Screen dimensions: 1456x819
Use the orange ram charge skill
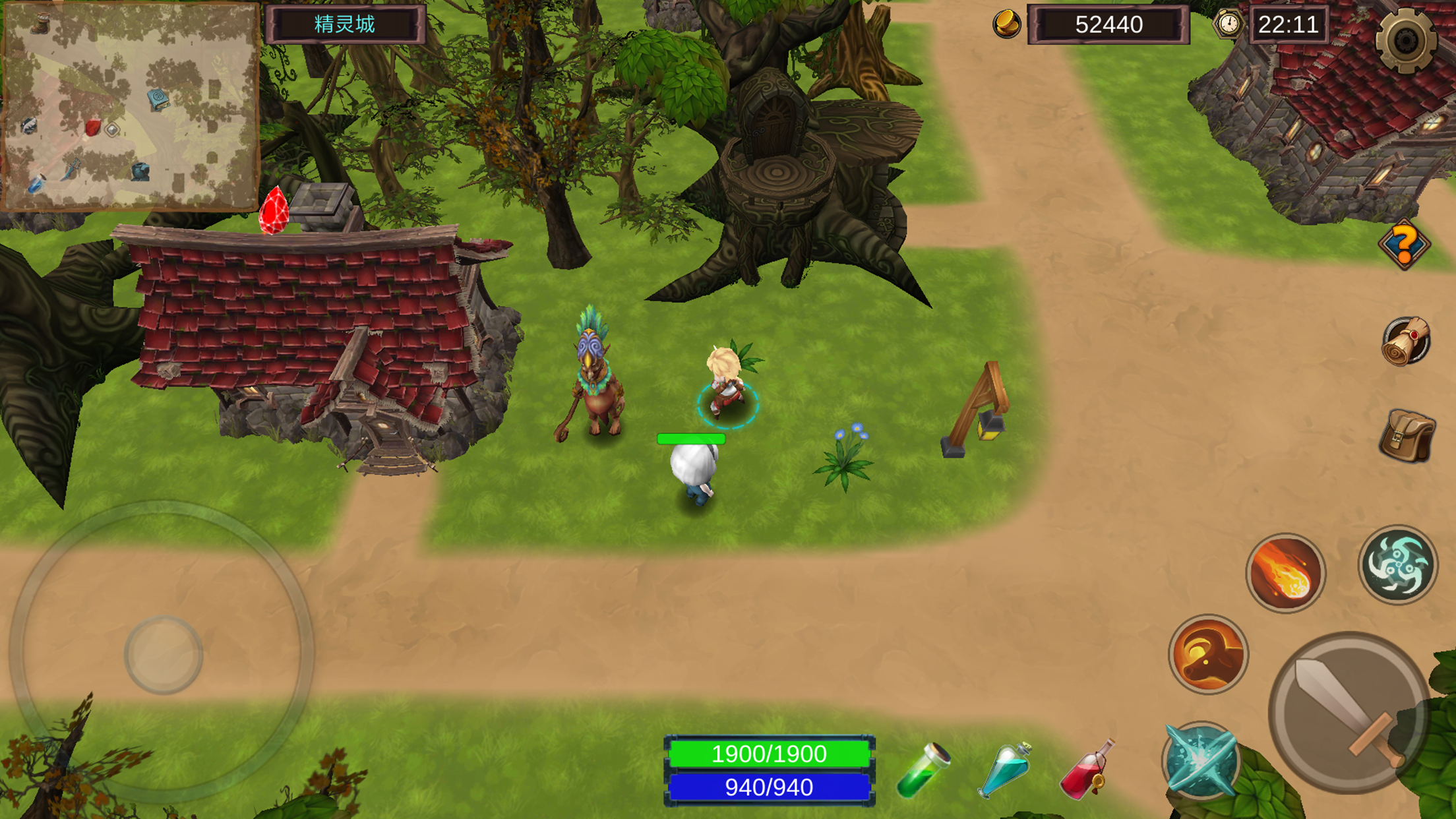(1208, 654)
